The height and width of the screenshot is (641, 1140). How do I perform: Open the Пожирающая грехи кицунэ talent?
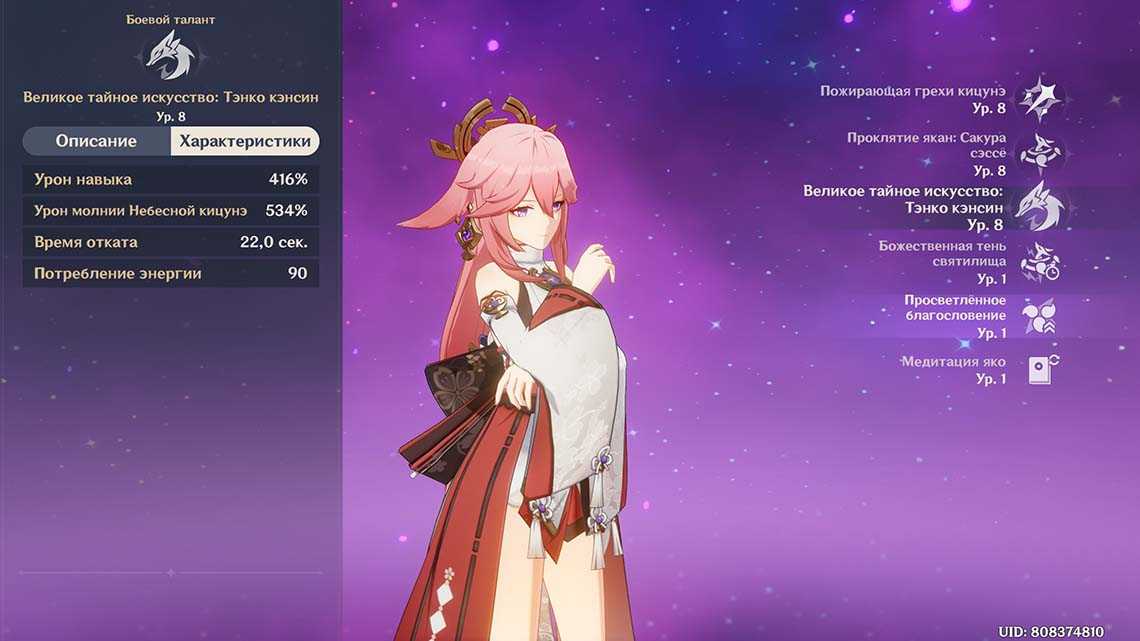(x=1039, y=99)
